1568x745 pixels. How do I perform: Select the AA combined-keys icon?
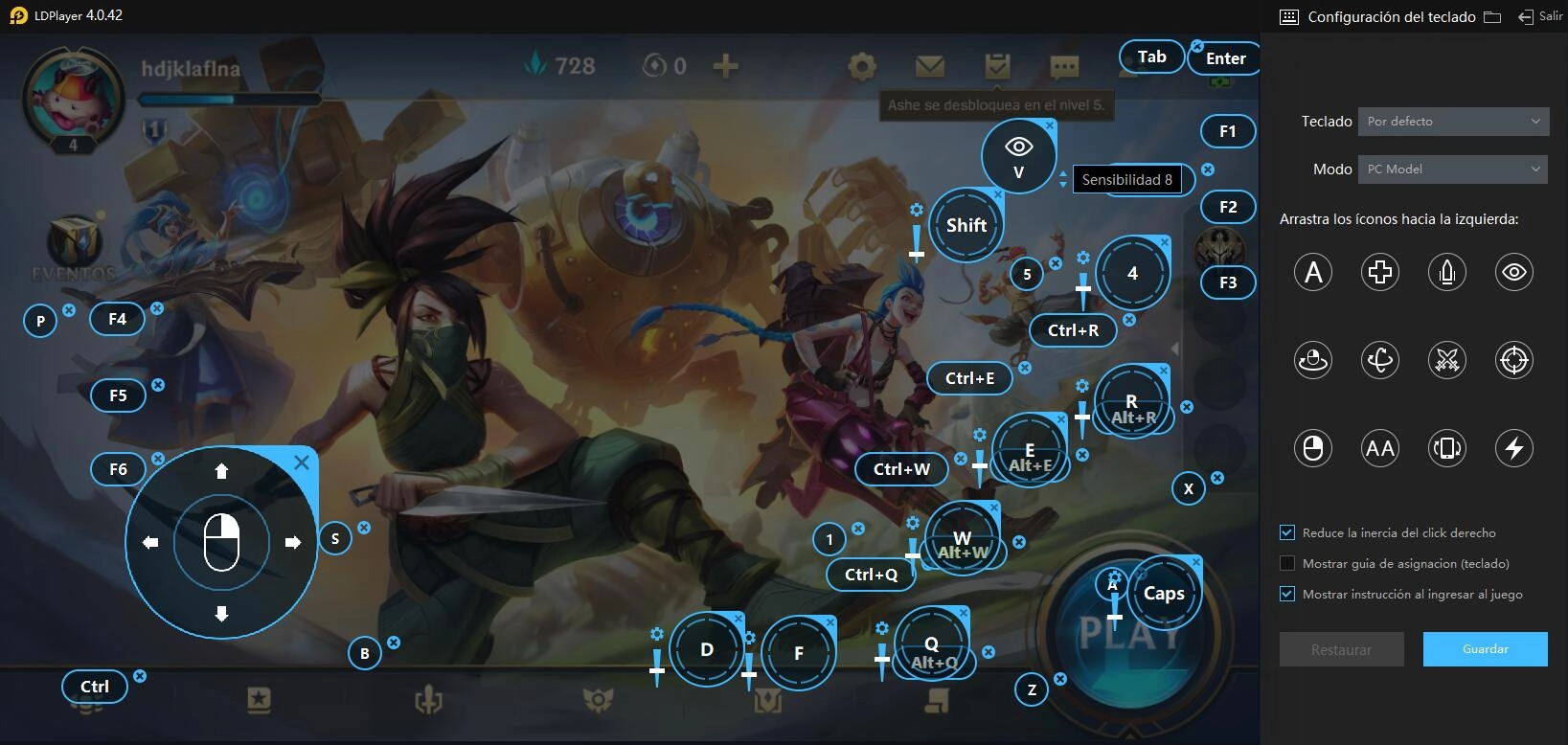pyautogui.click(x=1379, y=447)
